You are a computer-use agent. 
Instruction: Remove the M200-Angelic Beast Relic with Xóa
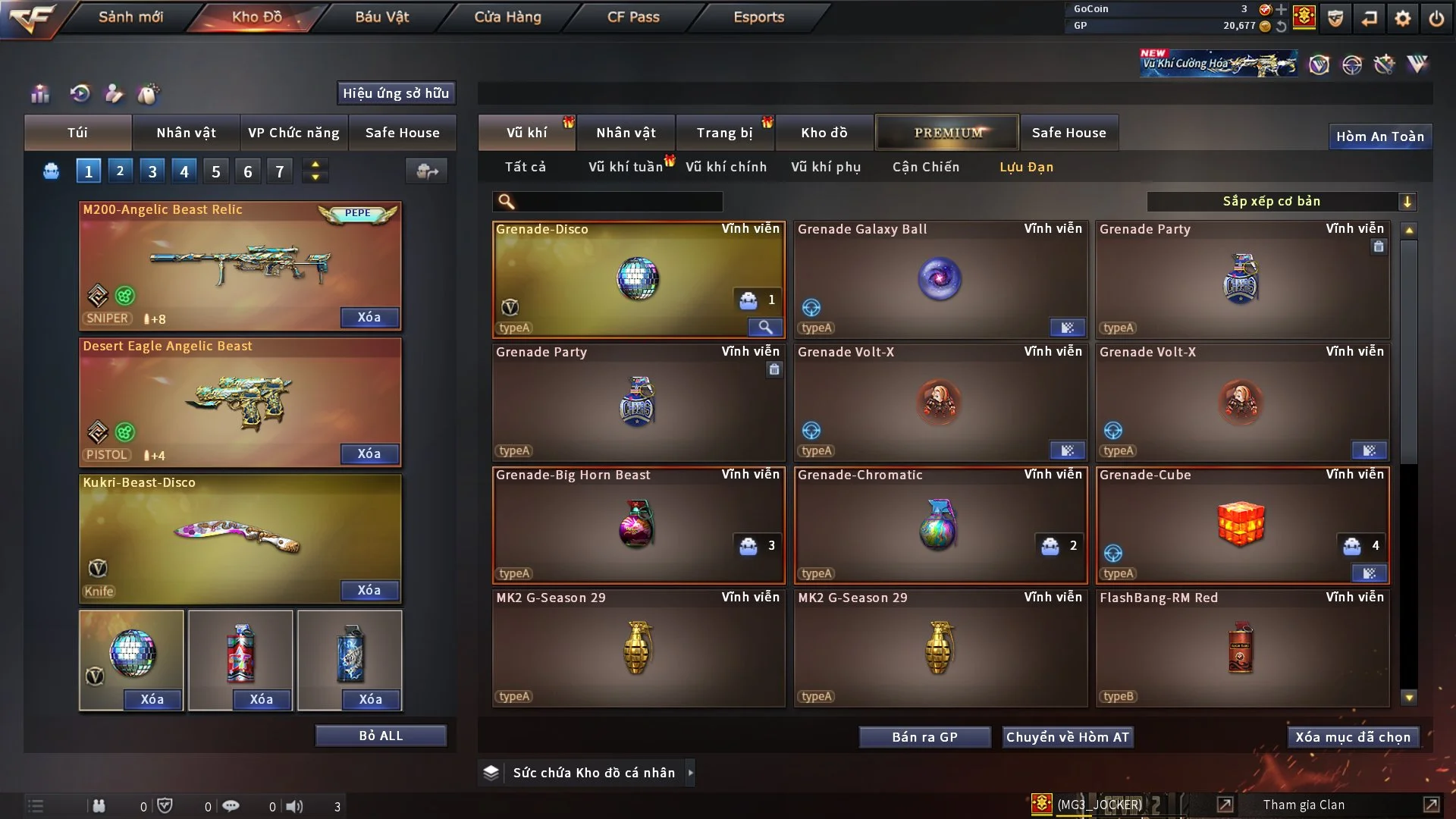click(369, 317)
